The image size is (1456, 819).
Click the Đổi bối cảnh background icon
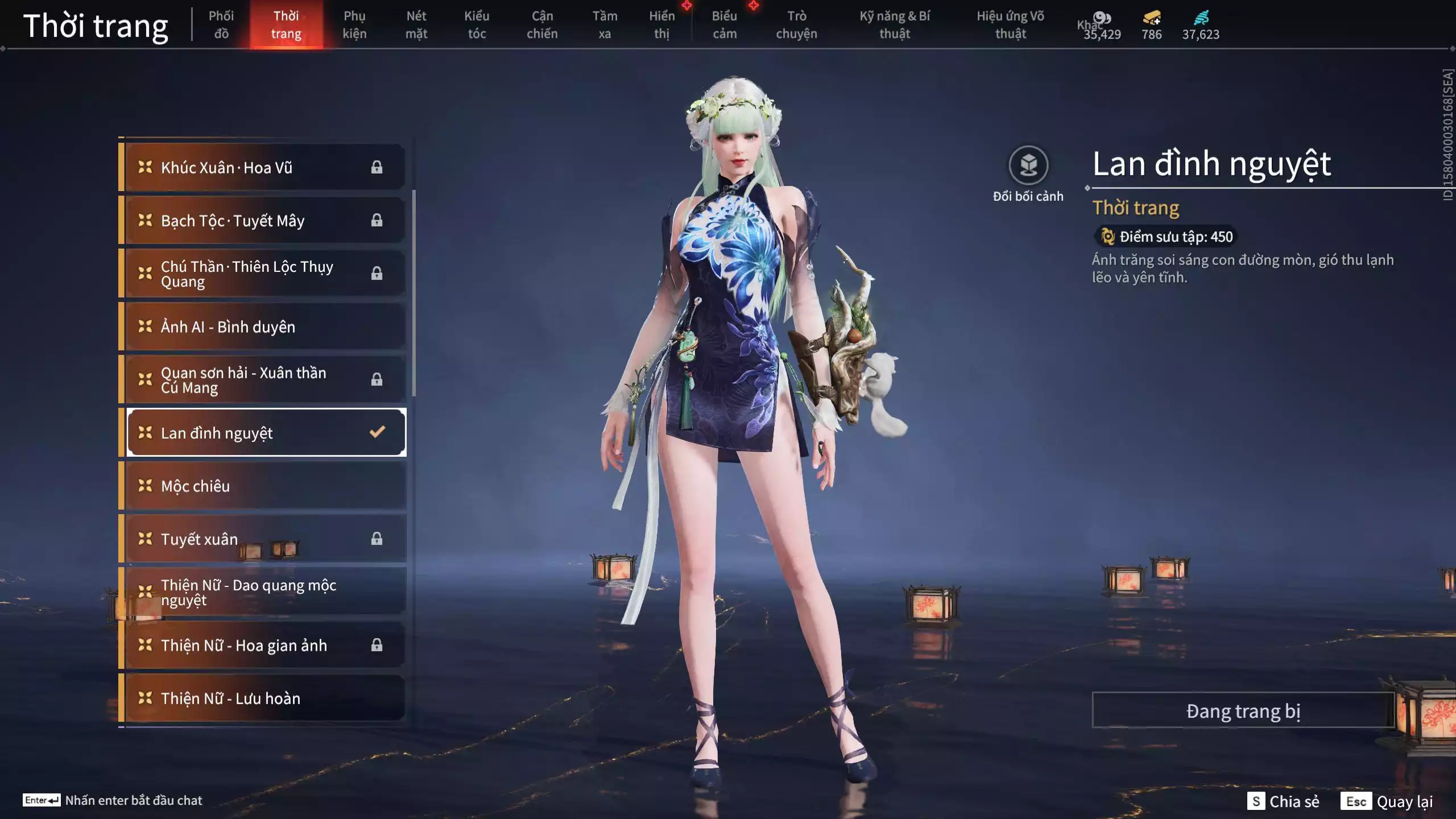[1028, 166]
